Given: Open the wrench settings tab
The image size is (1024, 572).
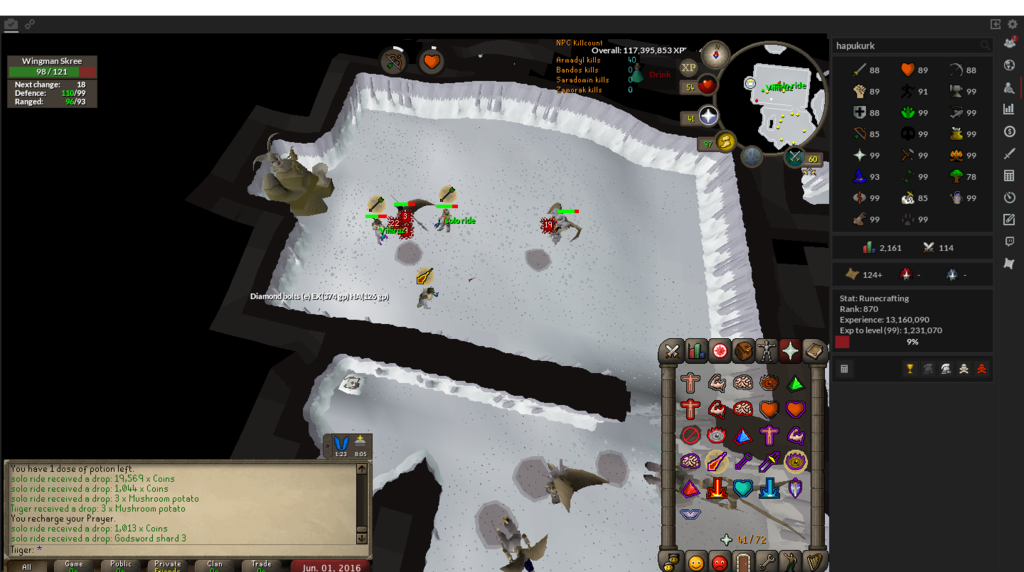Looking at the screenshot, I should click(765, 563).
